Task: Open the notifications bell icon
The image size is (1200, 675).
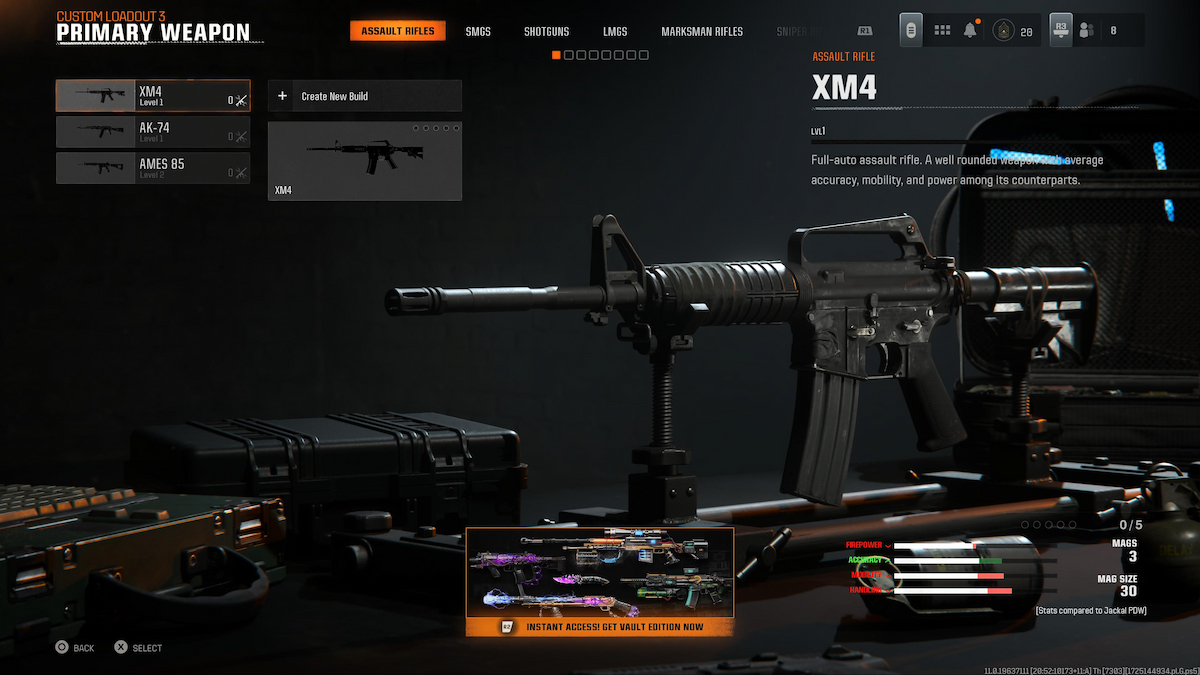Action: (x=970, y=31)
